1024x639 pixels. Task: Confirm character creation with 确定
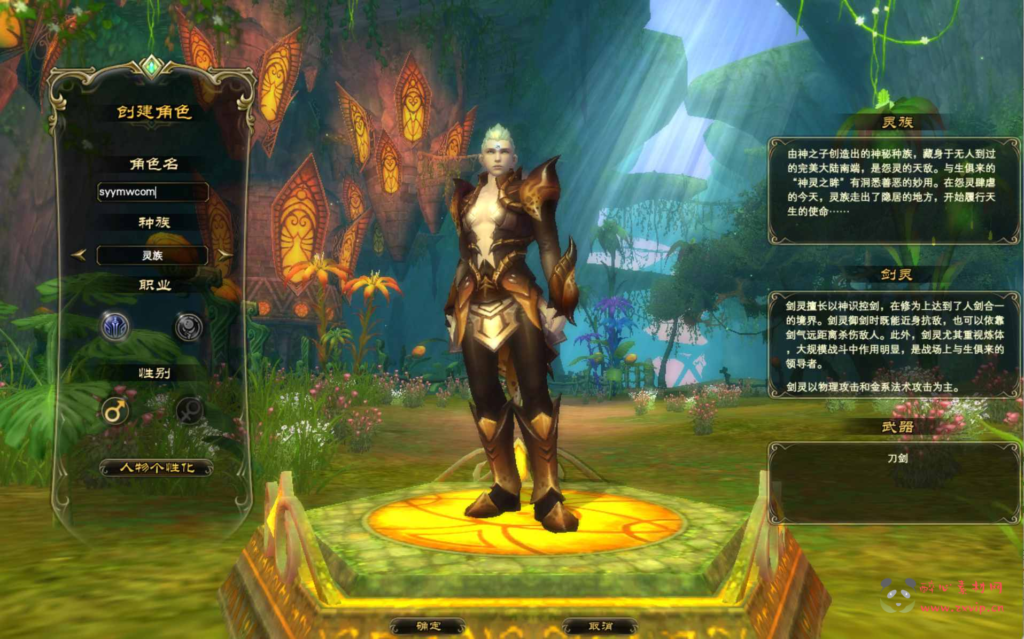[x=427, y=626]
